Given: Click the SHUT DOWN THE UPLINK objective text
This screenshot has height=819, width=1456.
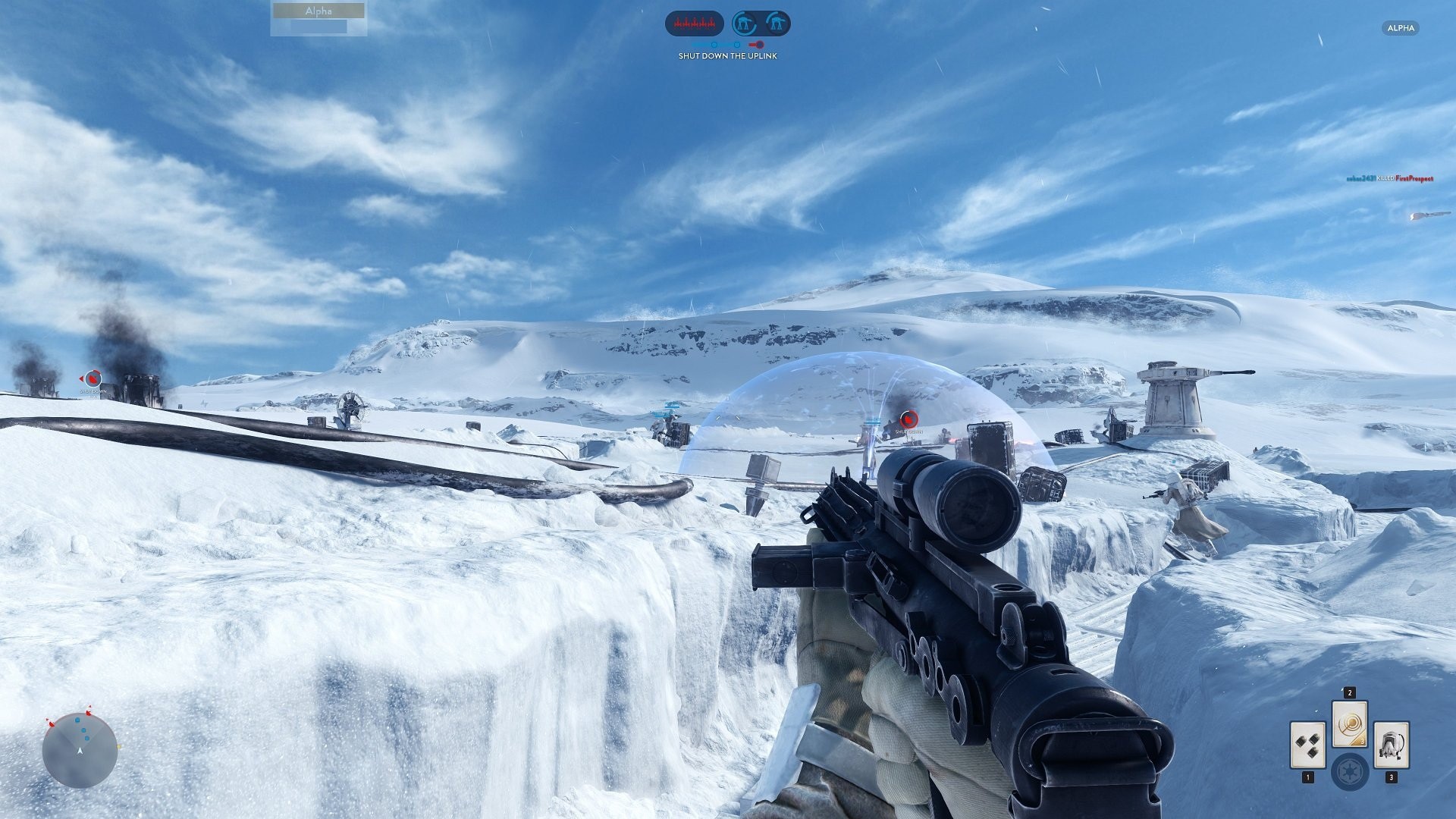Looking at the screenshot, I should (x=728, y=55).
